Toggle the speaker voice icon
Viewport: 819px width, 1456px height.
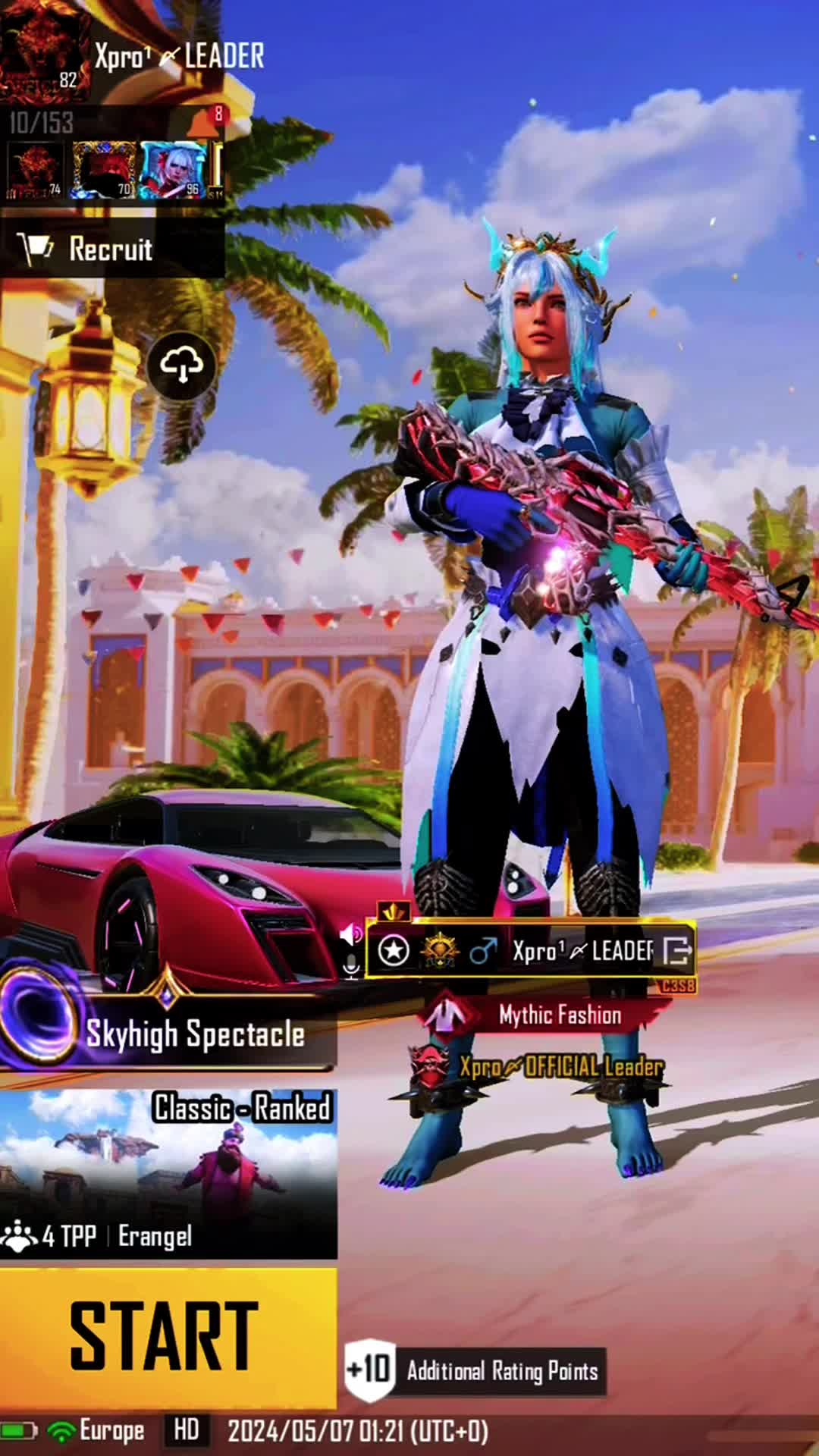351,934
